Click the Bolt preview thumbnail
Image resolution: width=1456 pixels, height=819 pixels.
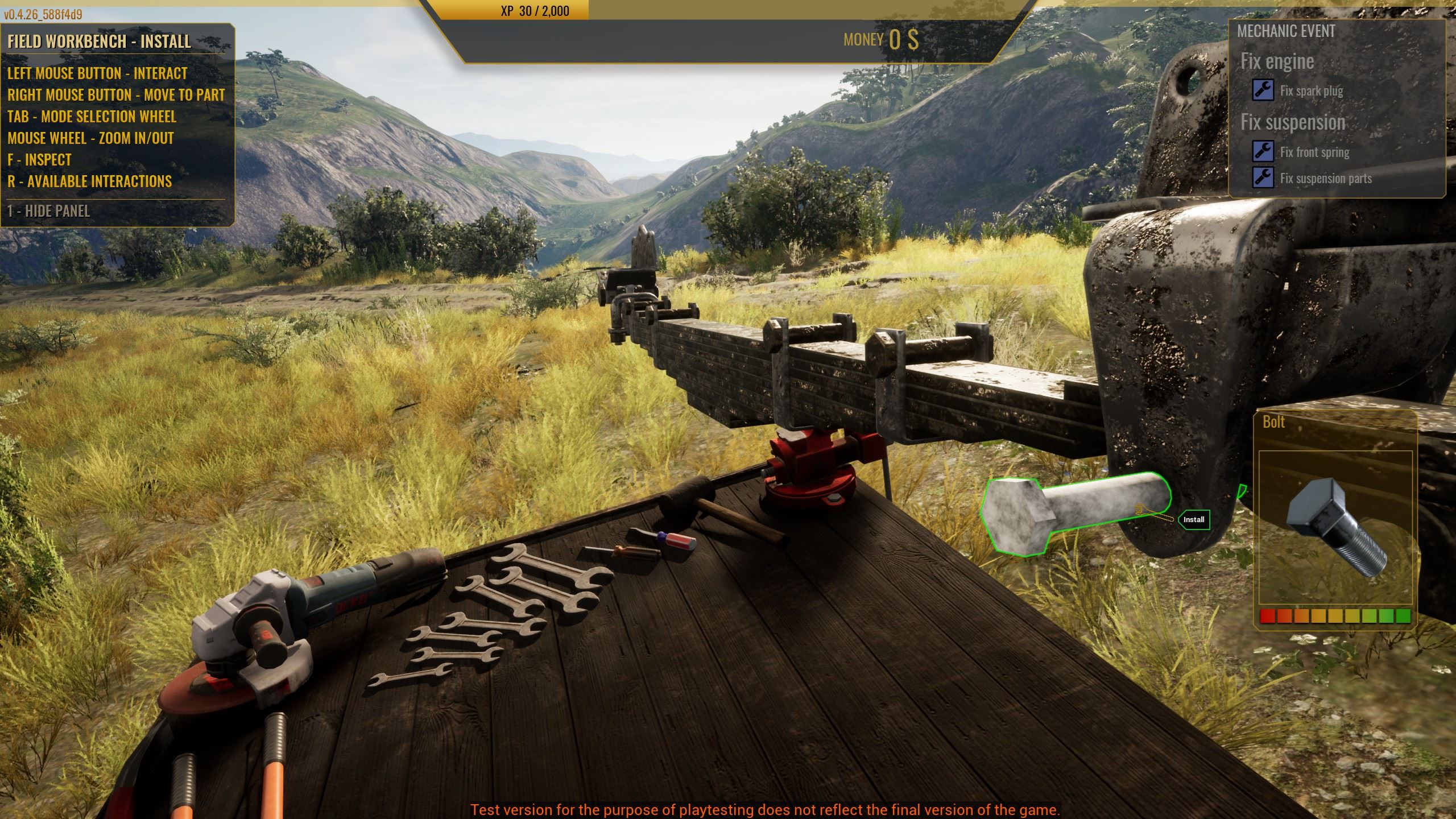point(1335,527)
